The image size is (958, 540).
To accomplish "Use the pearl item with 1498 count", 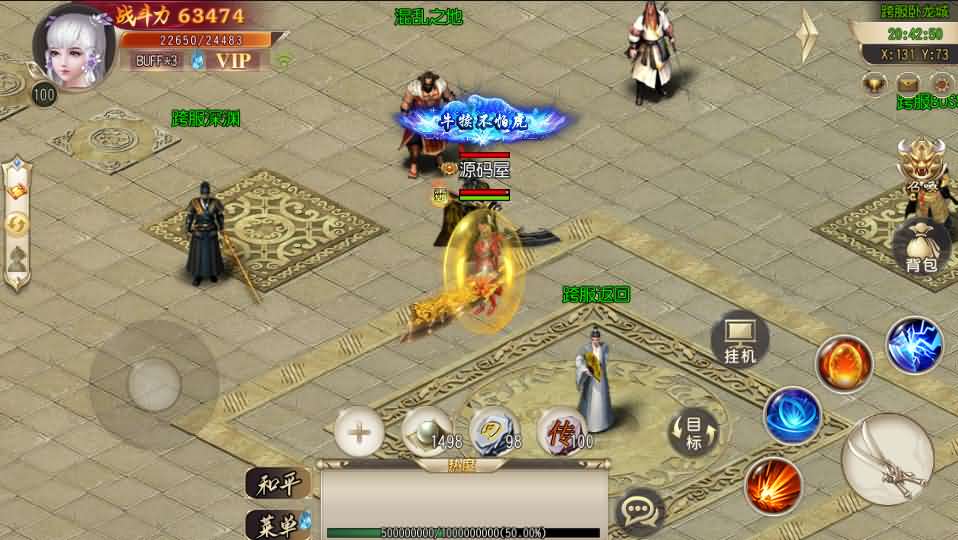I will pos(427,432).
